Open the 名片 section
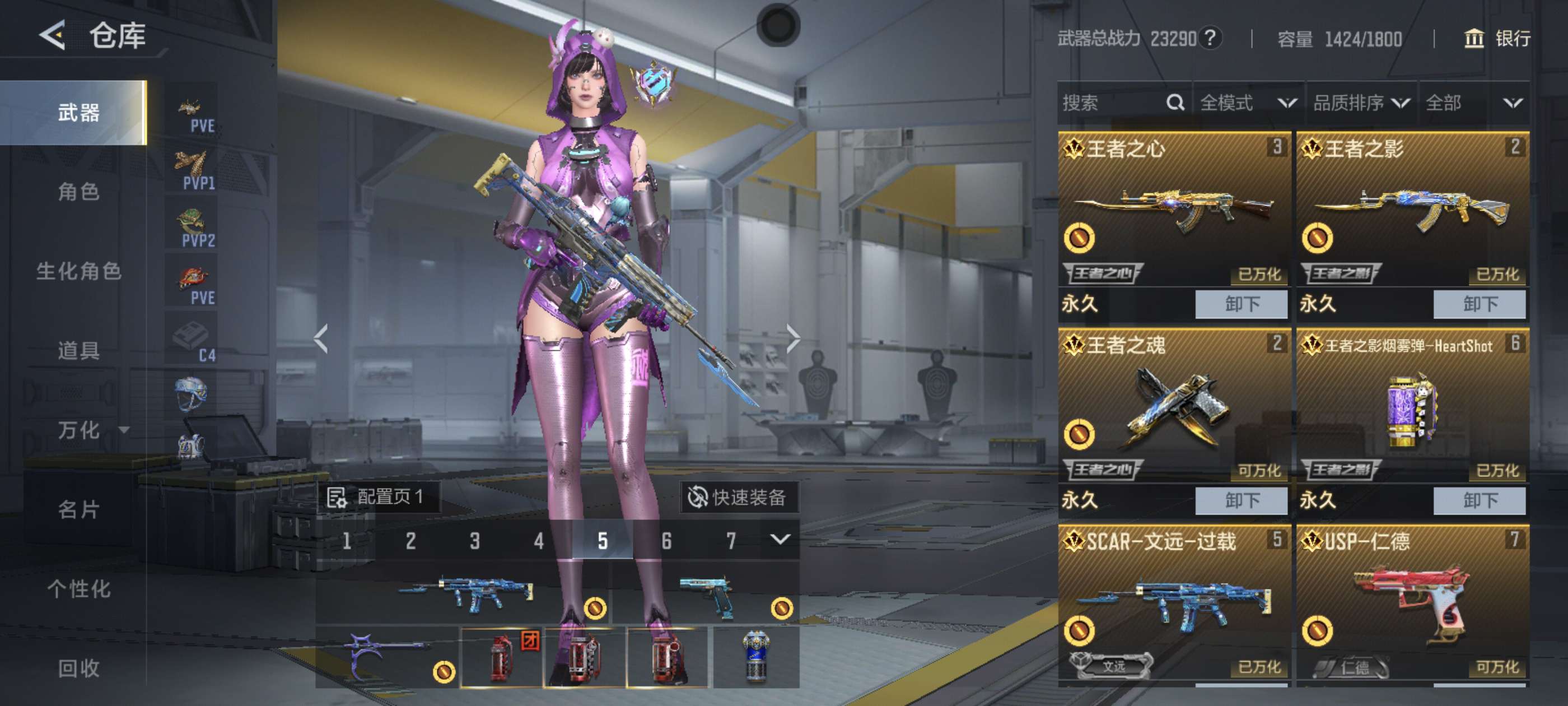The width and height of the screenshot is (1568, 706). coord(78,509)
